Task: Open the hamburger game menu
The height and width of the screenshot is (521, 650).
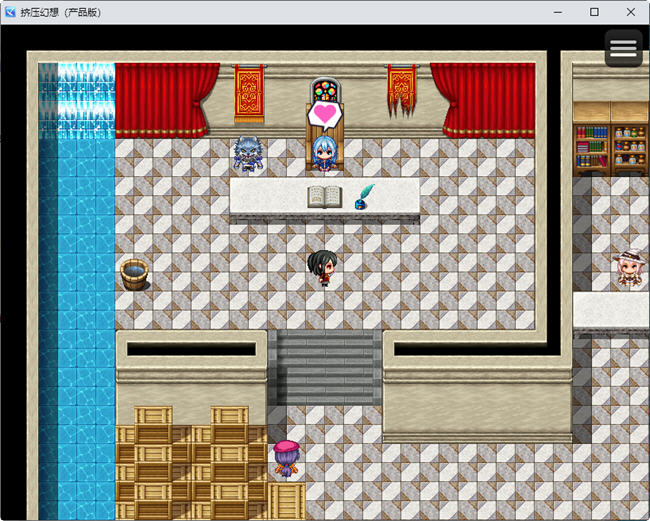Action: [x=623, y=48]
